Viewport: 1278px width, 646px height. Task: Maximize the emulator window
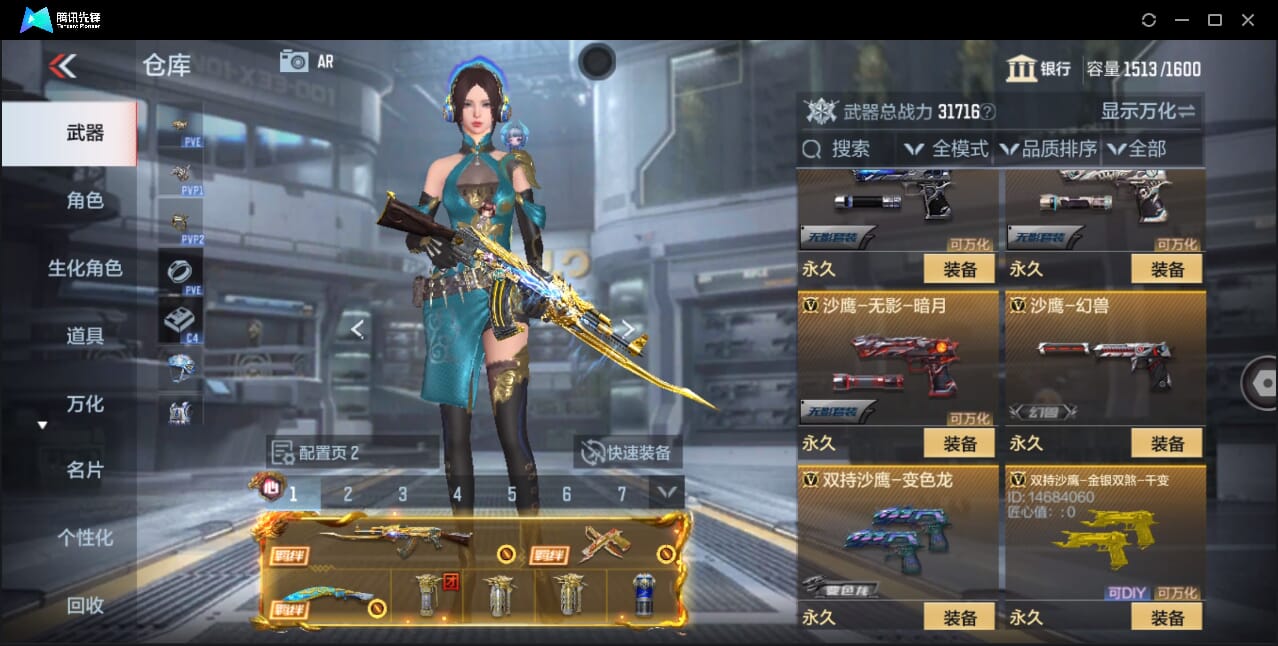point(1214,20)
